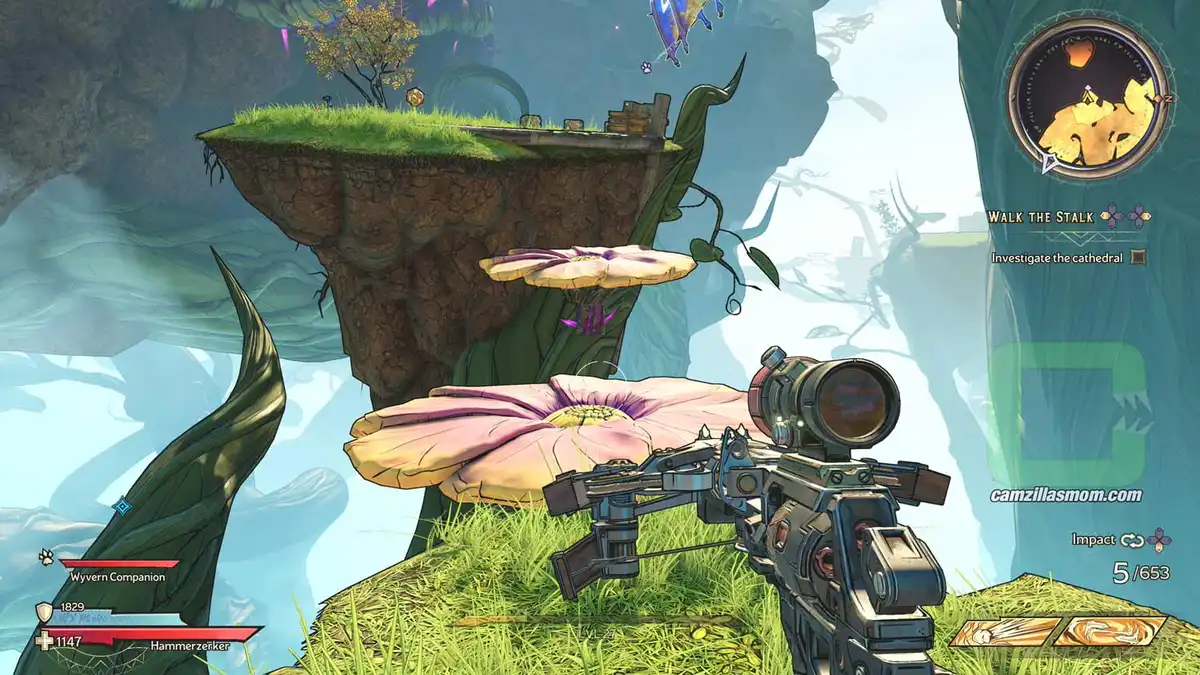
Task: Activate the charging fist action skill
Action: click(1005, 632)
